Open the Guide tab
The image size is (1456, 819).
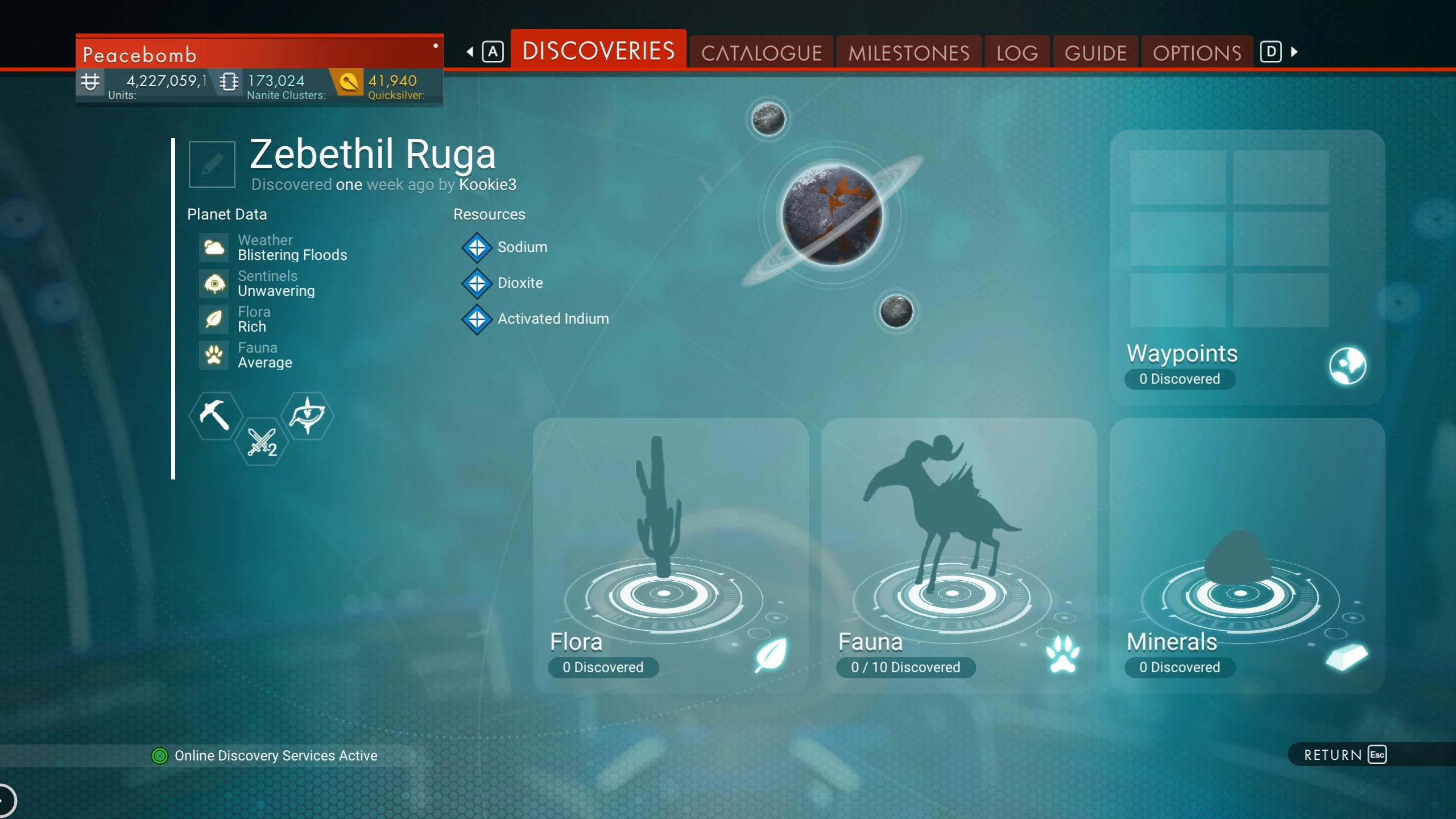pos(1095,53)
